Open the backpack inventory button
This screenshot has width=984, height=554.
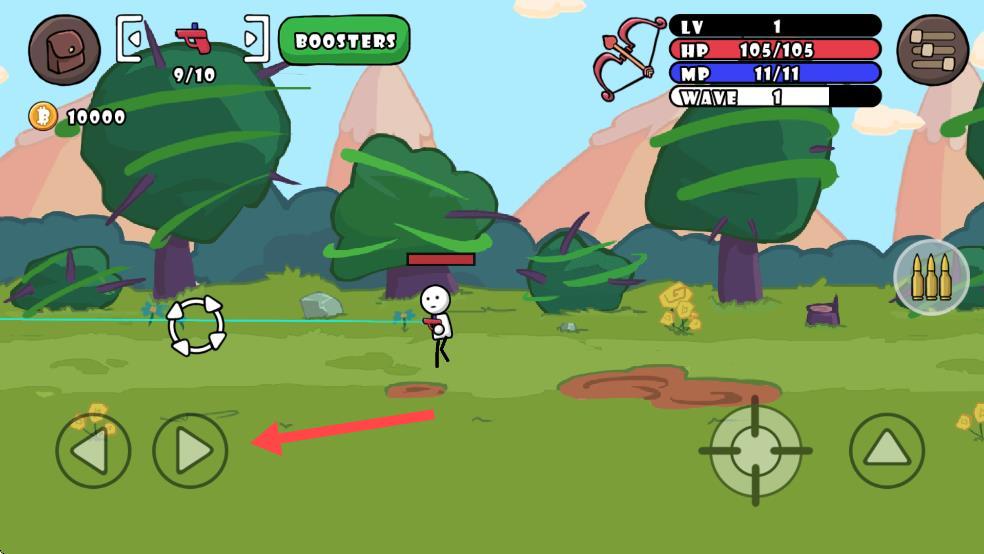pos(64,49)
